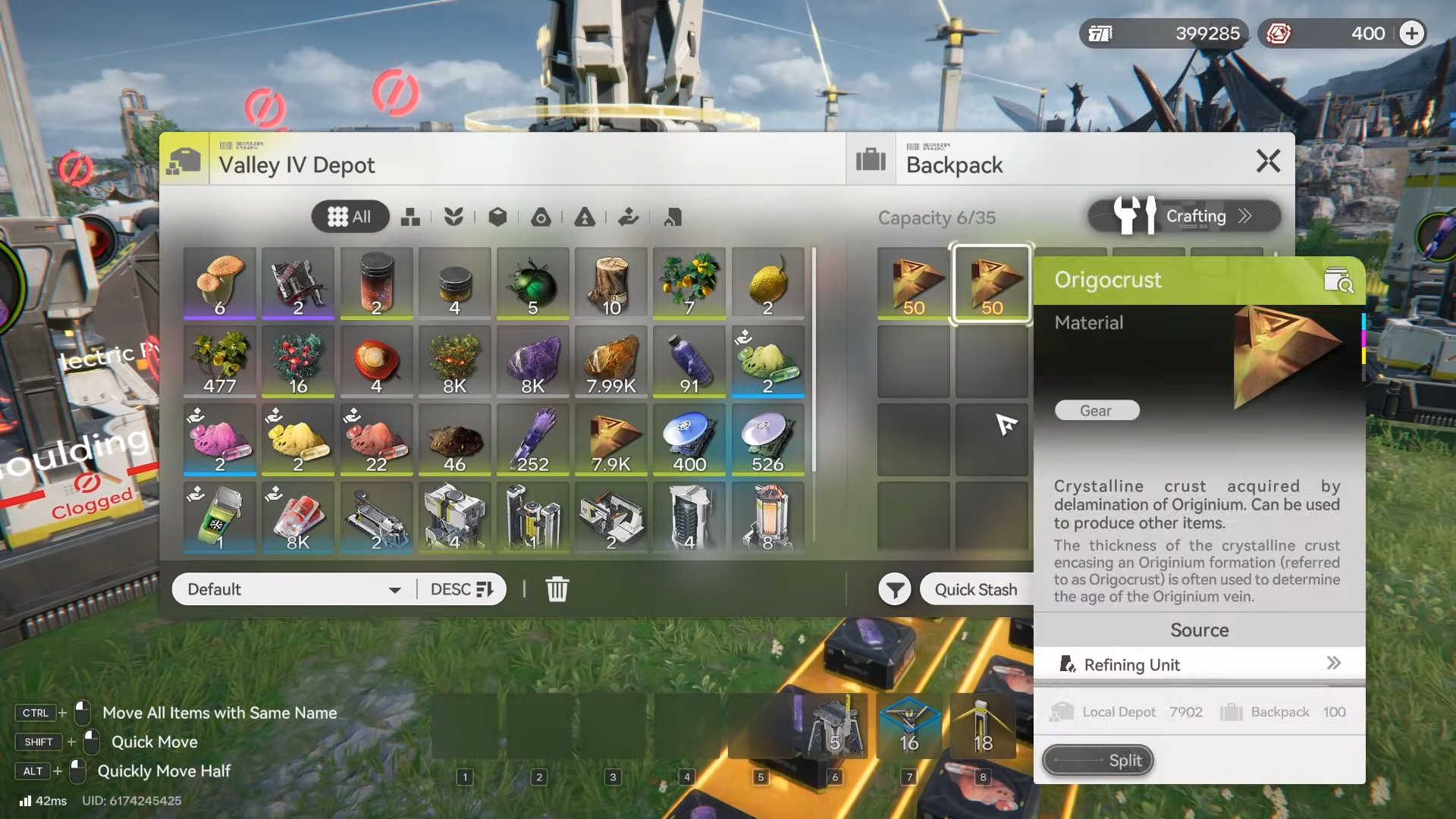Use Quick Stash button
The image size is (1456, 819).
(x=975, y=589)
